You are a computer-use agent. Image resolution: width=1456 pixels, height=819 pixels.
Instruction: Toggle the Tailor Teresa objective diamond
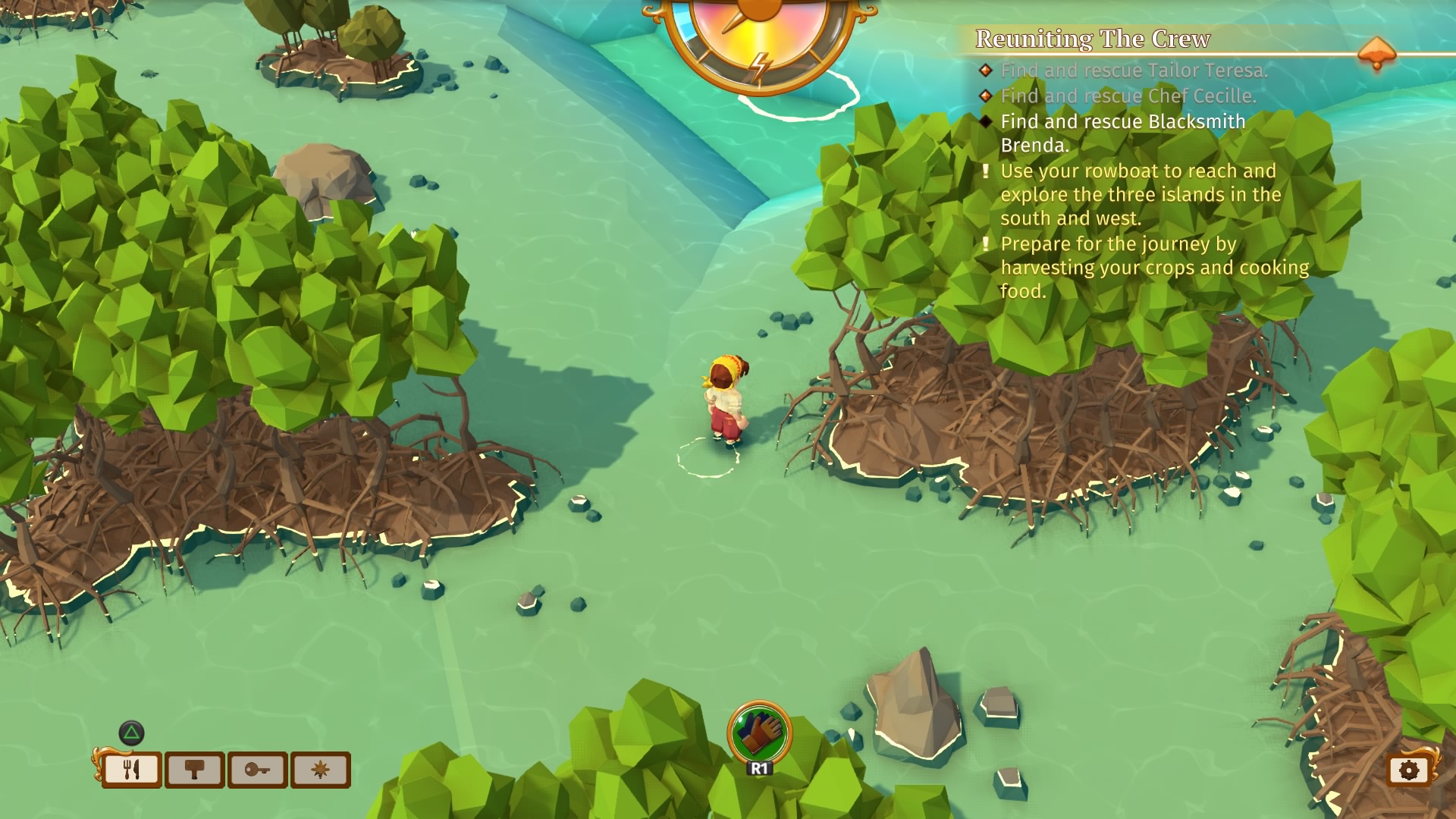pos(986,70)
